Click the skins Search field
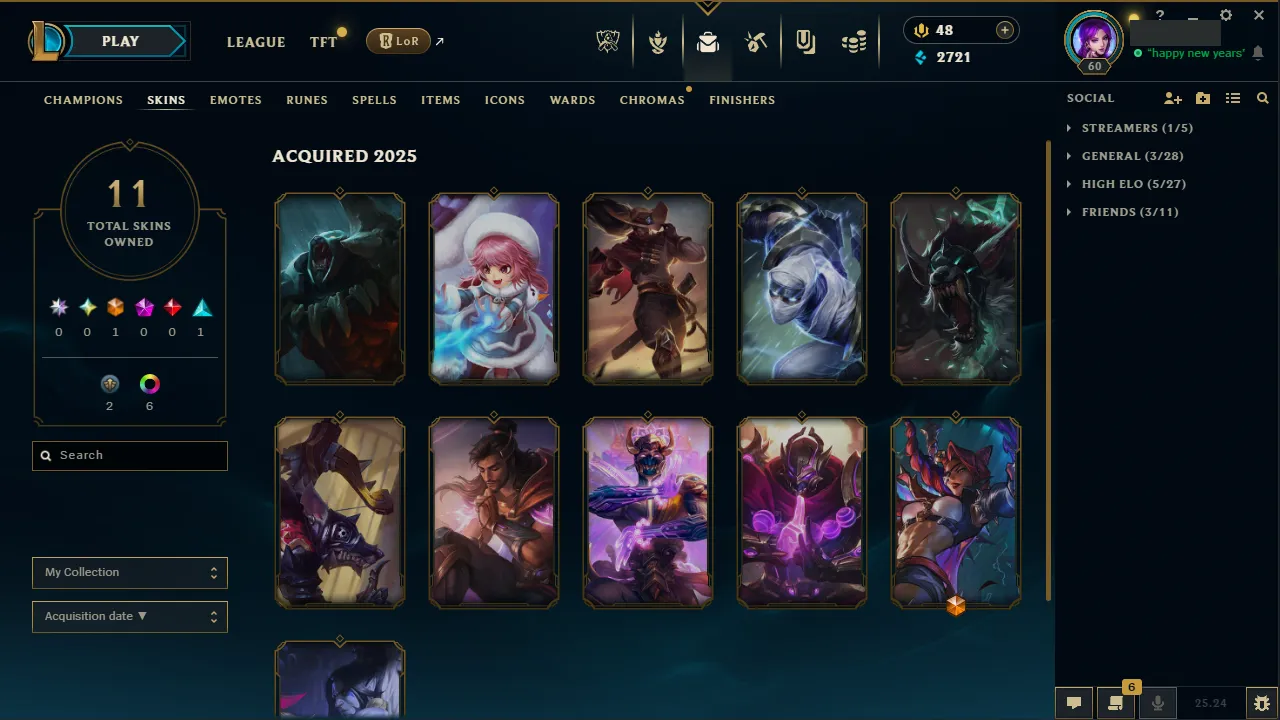This screenshot has height=720, width=1280. coord(129,455)
